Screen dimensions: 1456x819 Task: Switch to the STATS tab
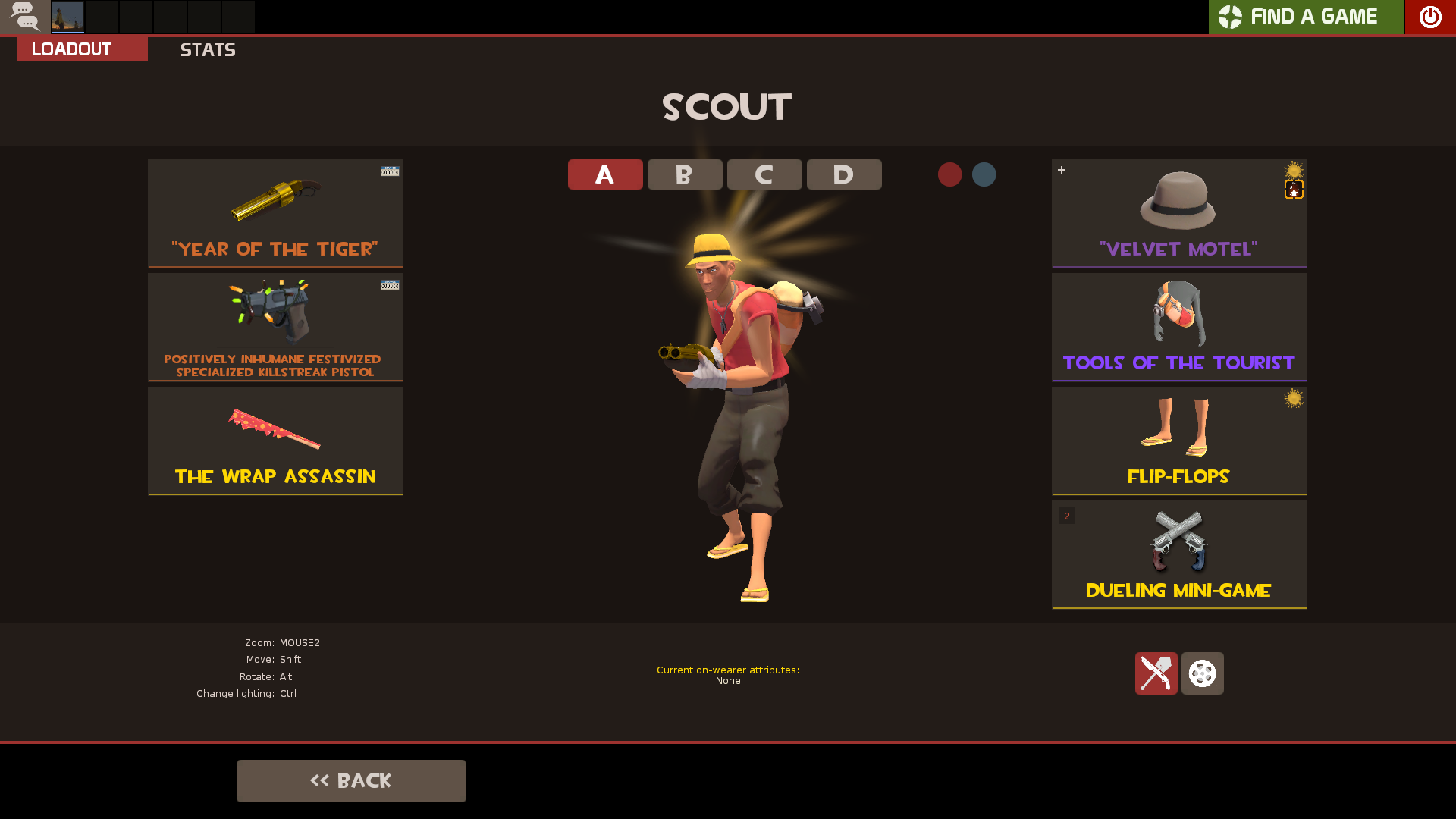208,50
